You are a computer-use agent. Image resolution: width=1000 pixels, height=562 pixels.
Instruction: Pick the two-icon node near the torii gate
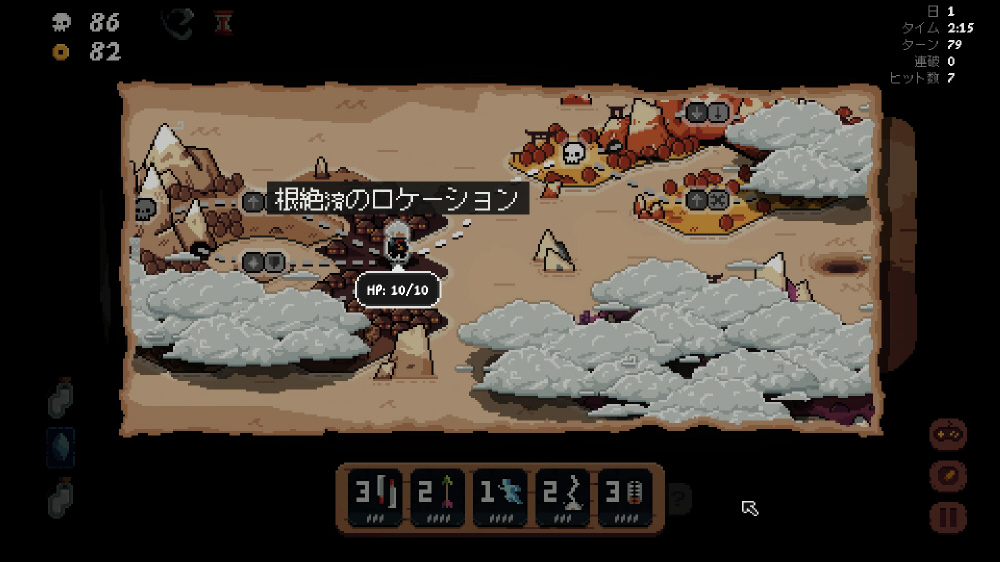[x=708, y=112]
